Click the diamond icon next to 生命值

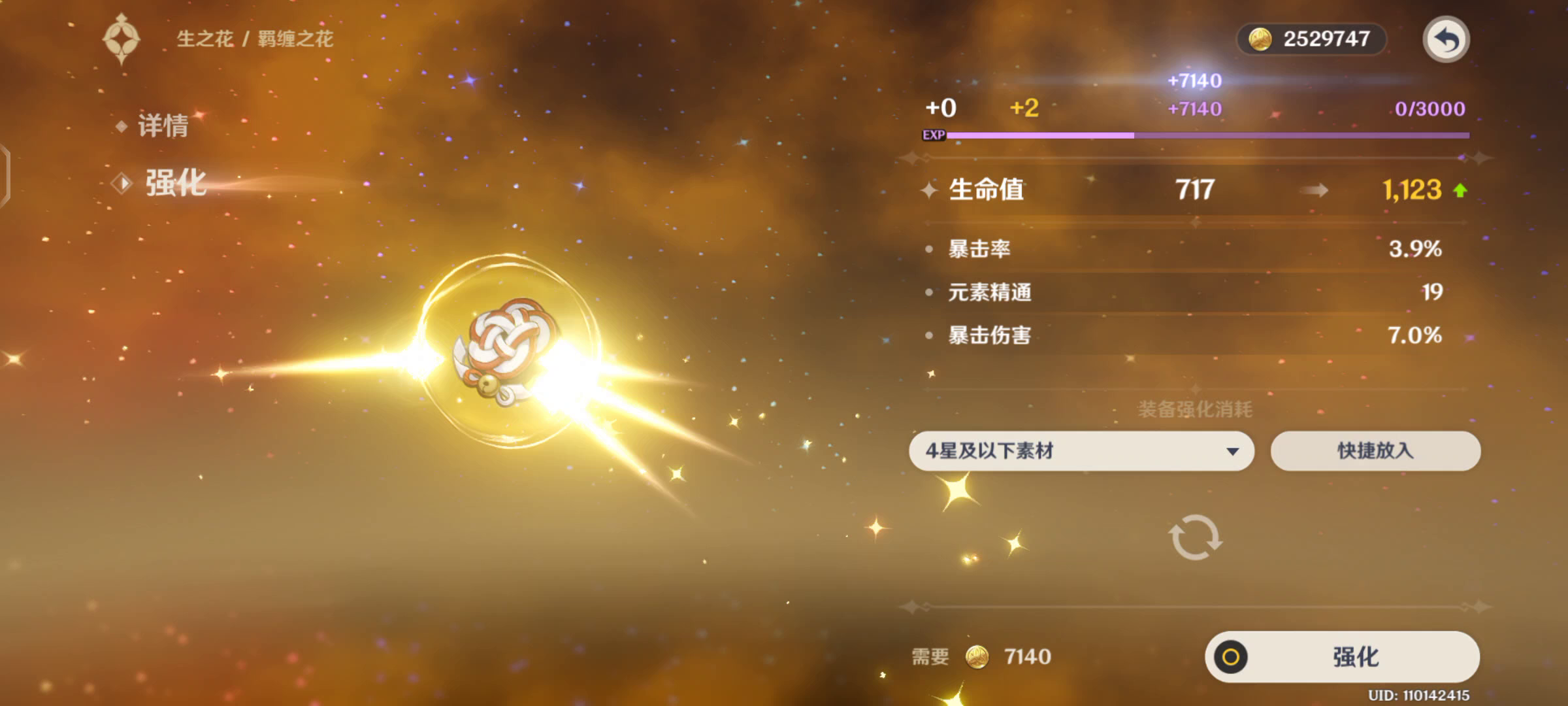click(928, 190)
